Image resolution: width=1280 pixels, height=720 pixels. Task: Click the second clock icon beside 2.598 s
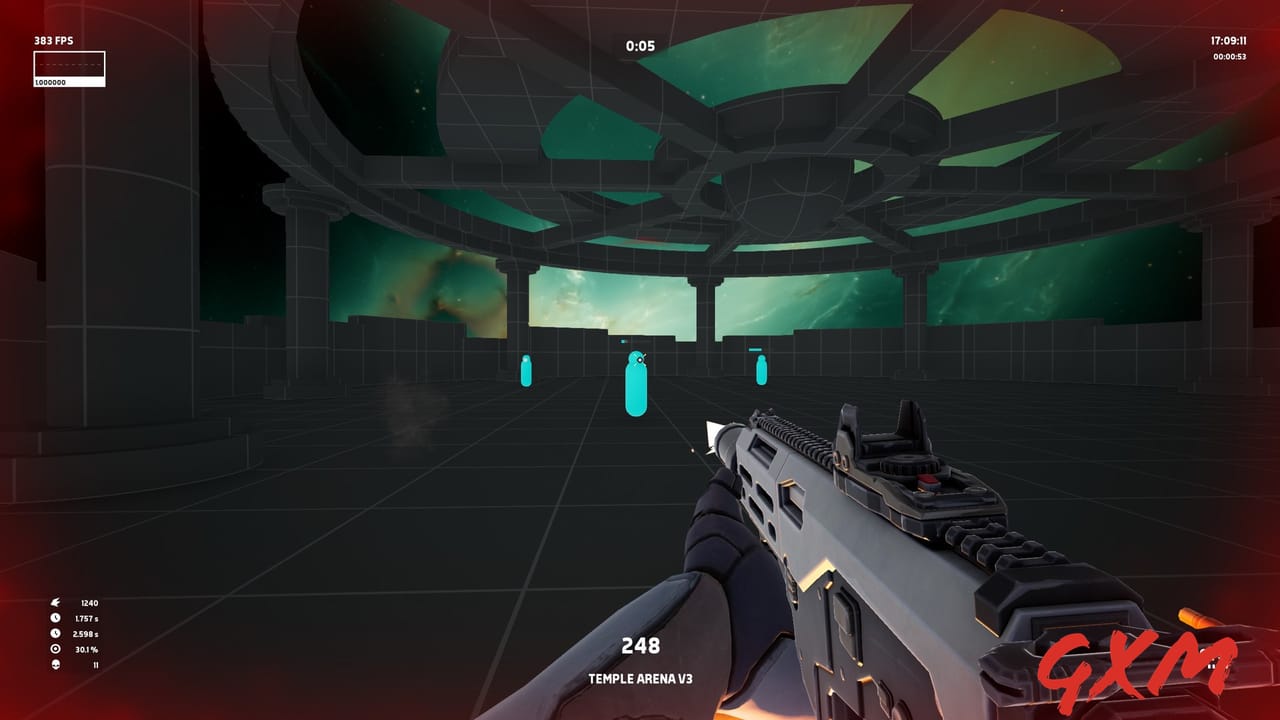(x=55, y=633)
